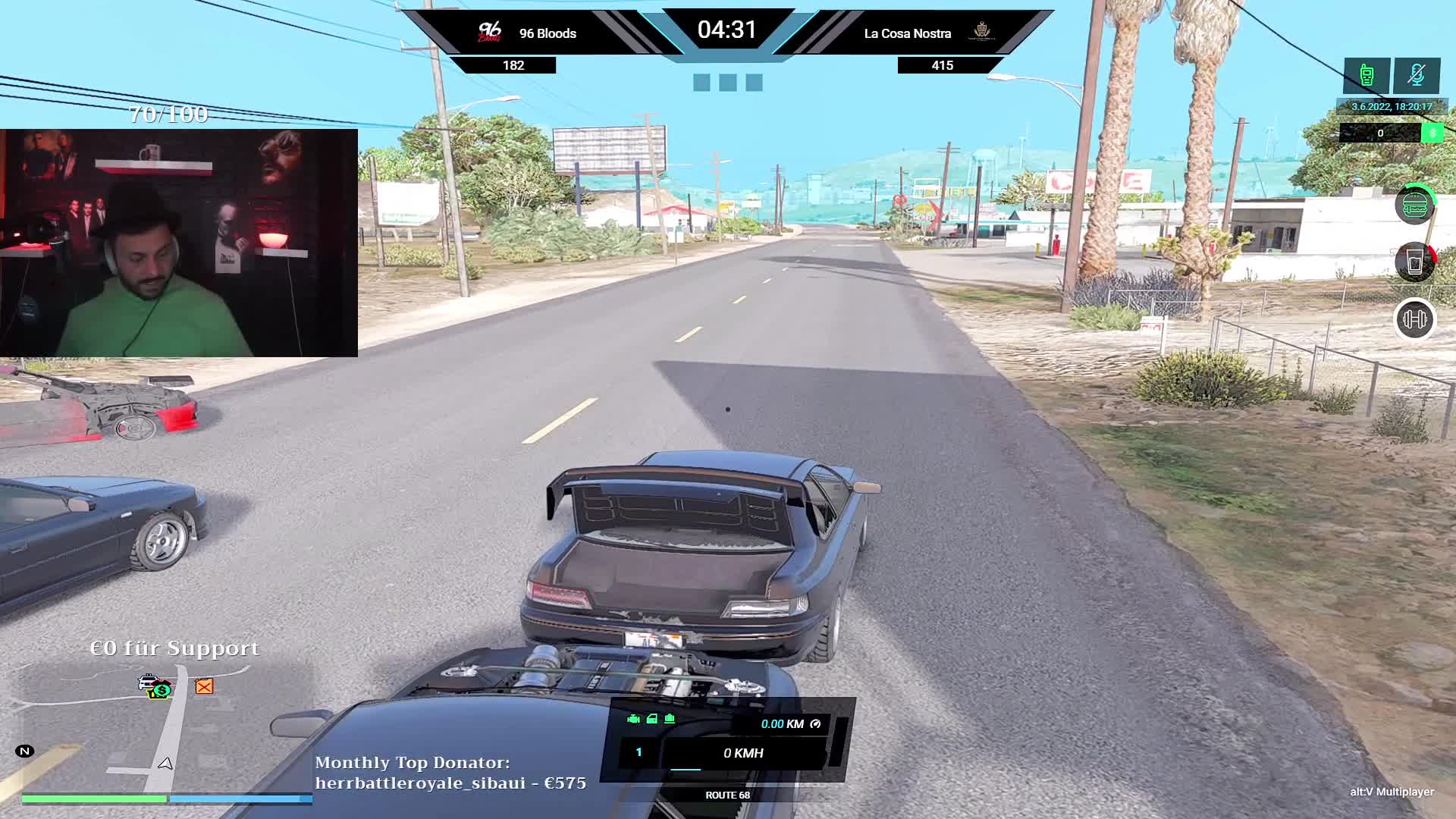Screen dimensions: 1456x819
Task: Click the car door lock indicator
Action: pyautogui.click(x=651, y=719)
